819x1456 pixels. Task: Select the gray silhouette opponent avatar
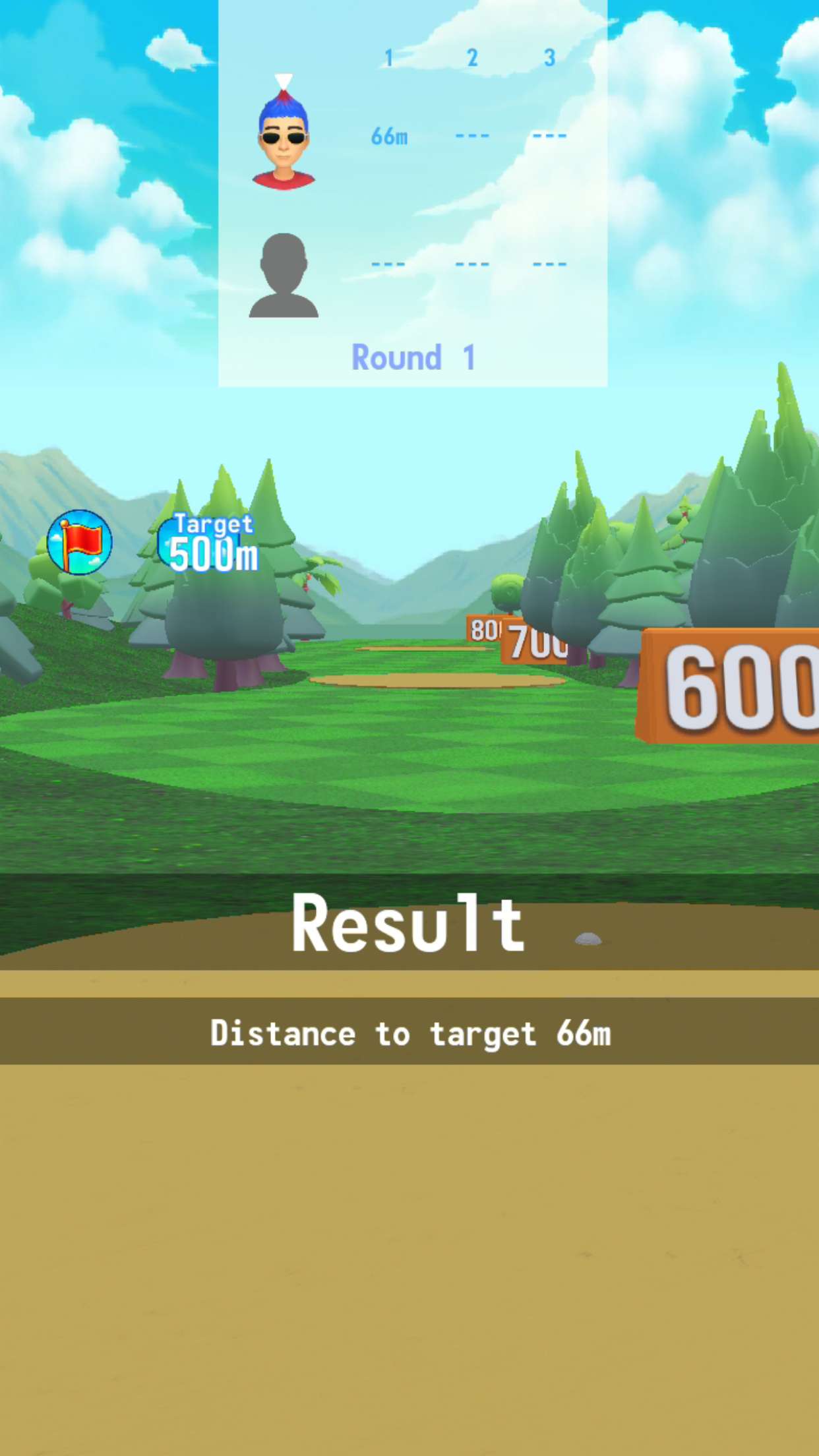(x=284, y=276)
